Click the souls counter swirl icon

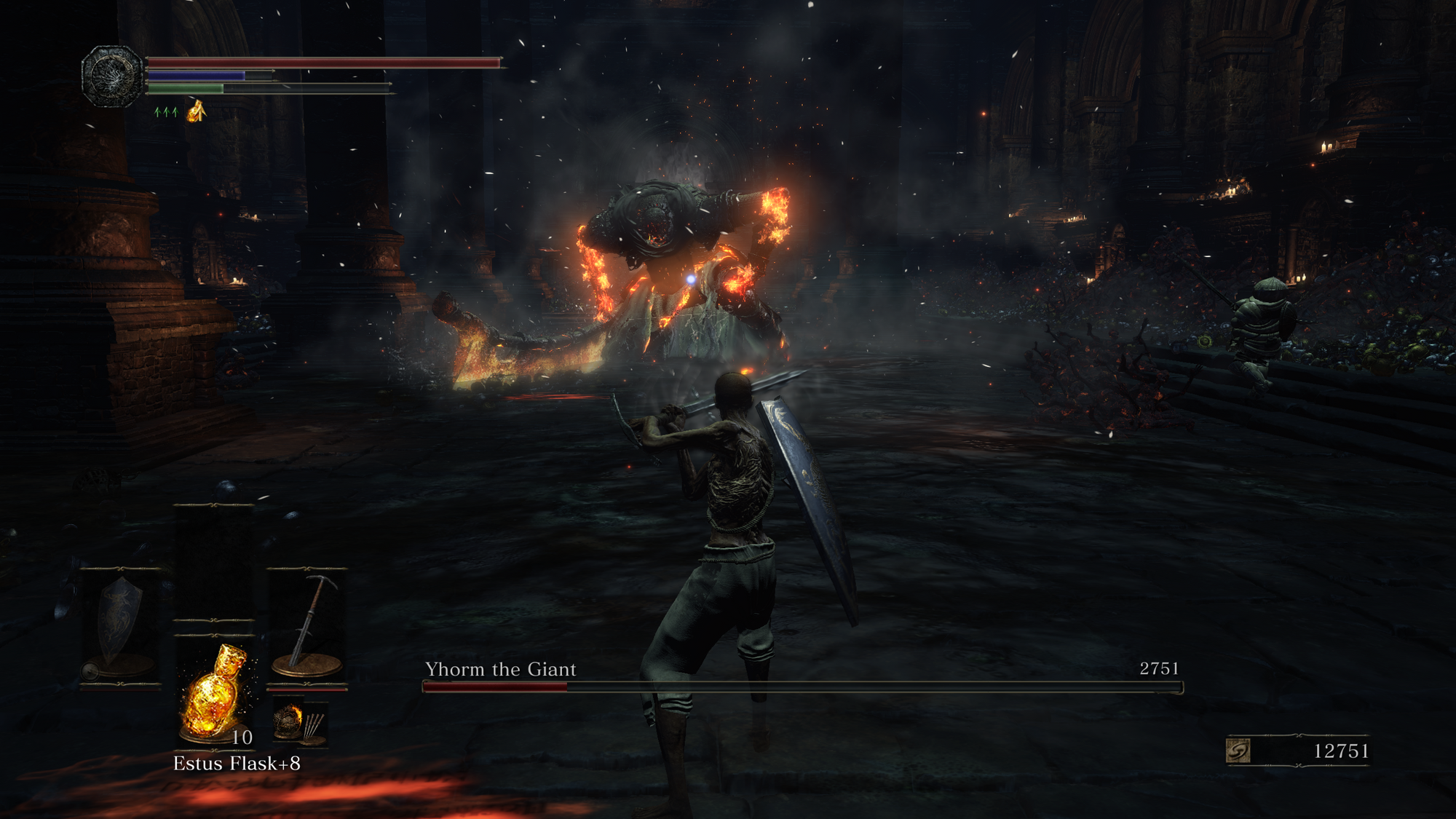1238,751
